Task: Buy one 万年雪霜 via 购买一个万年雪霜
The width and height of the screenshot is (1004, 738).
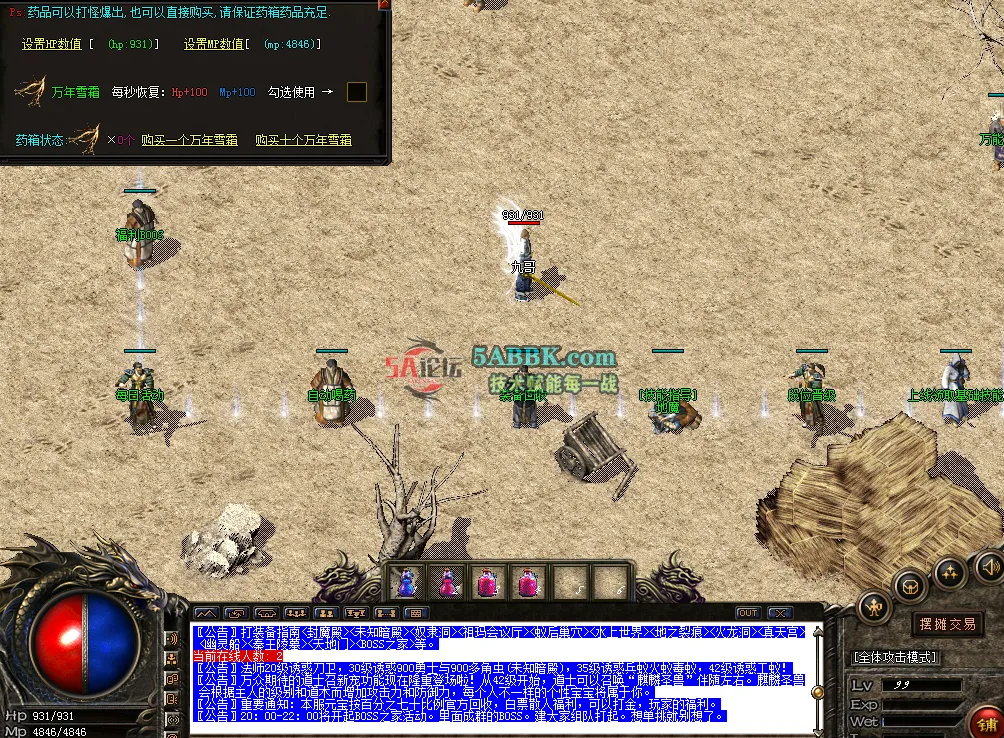Action: pos(189,140)
